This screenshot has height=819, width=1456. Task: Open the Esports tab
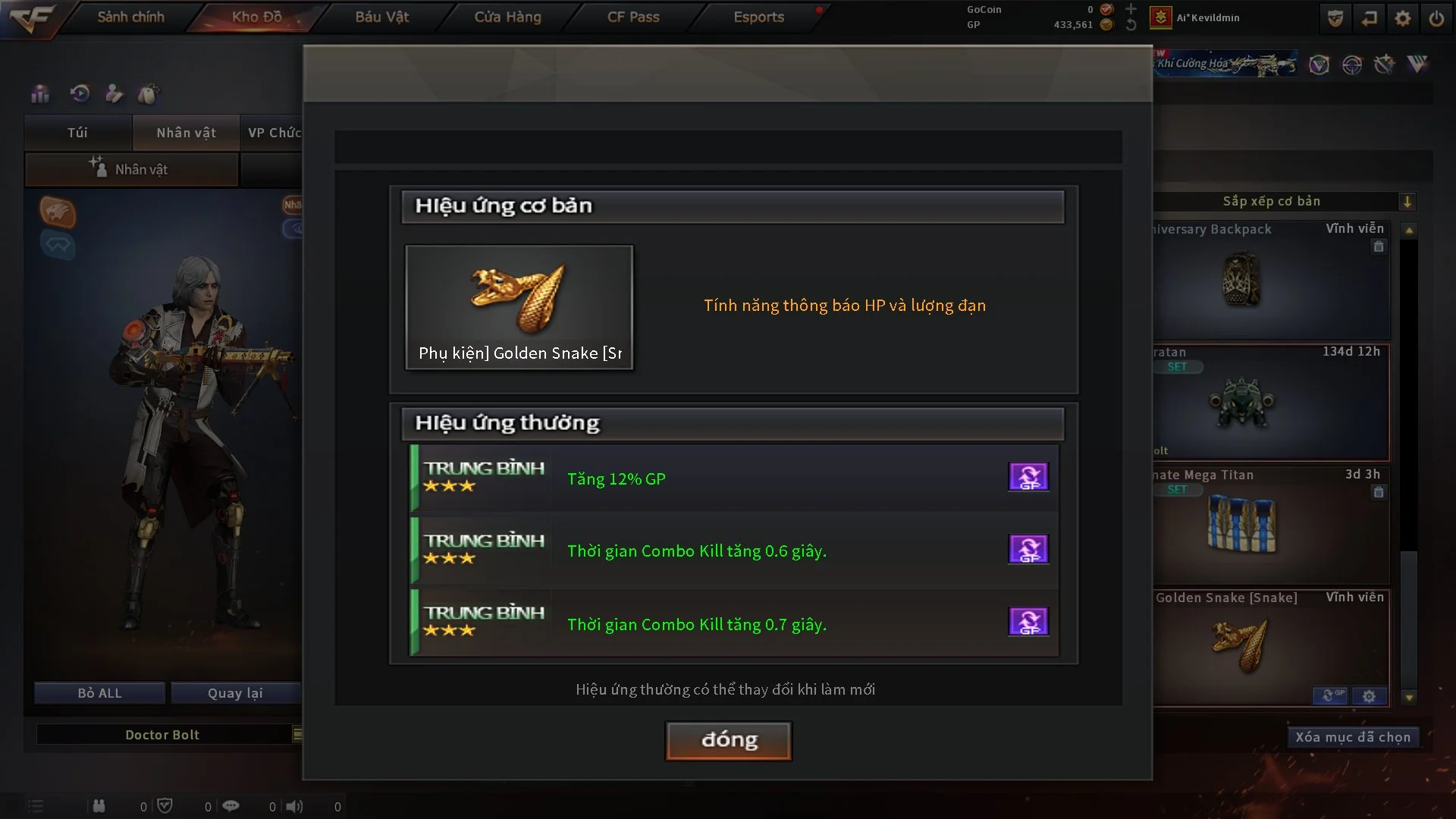758,17
